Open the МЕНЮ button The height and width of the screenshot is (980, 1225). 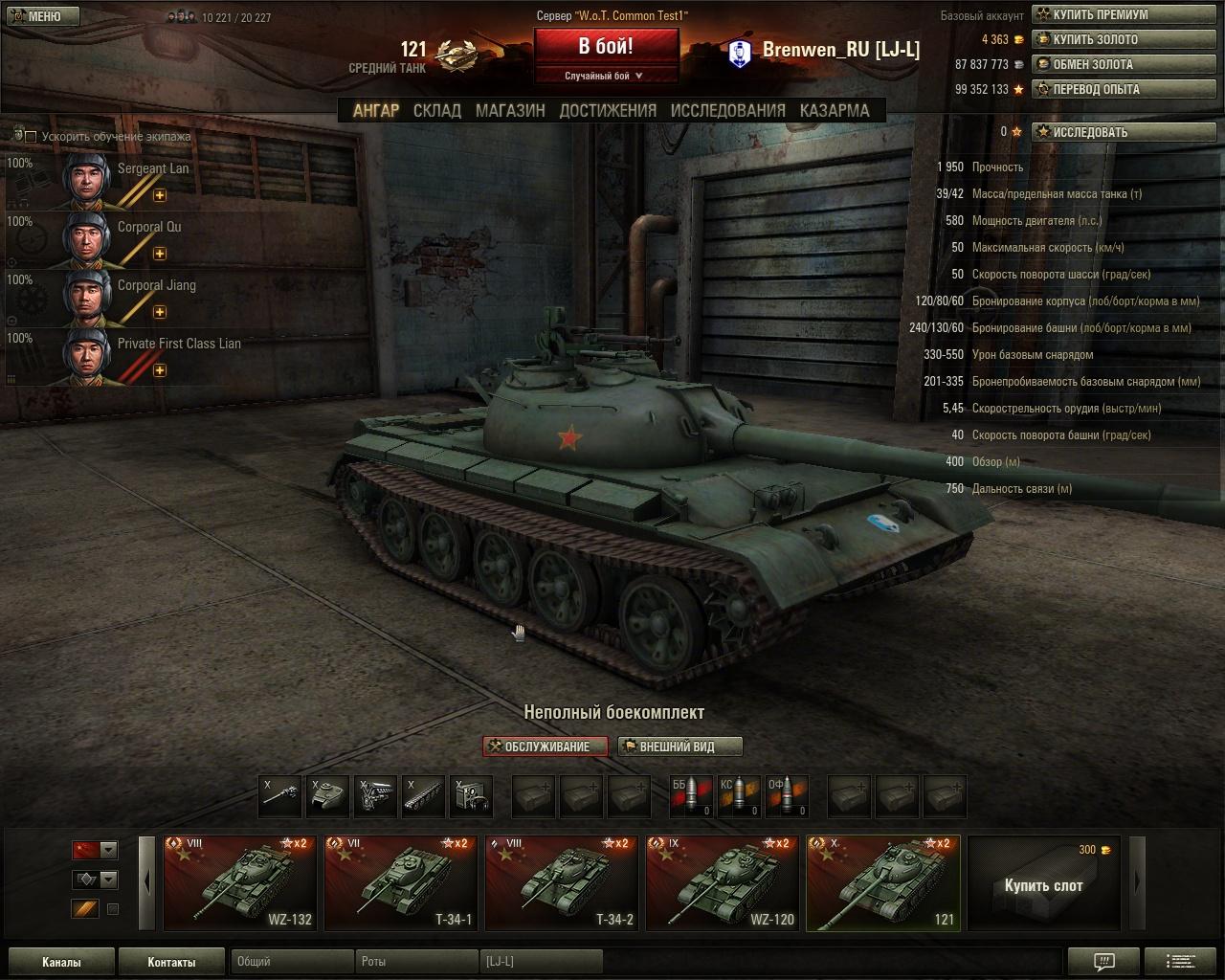[35, 16]
